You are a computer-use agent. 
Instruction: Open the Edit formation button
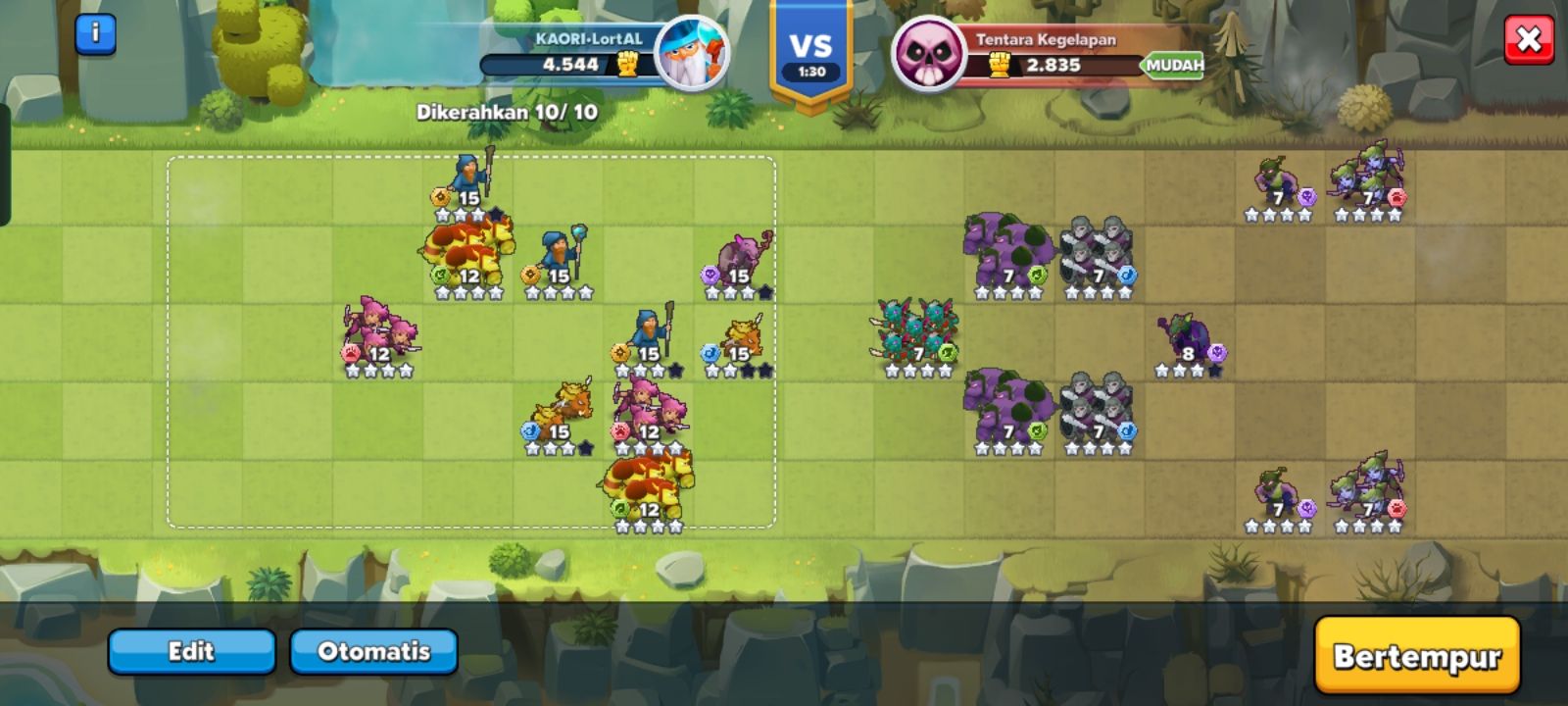[x=191, y=651]
